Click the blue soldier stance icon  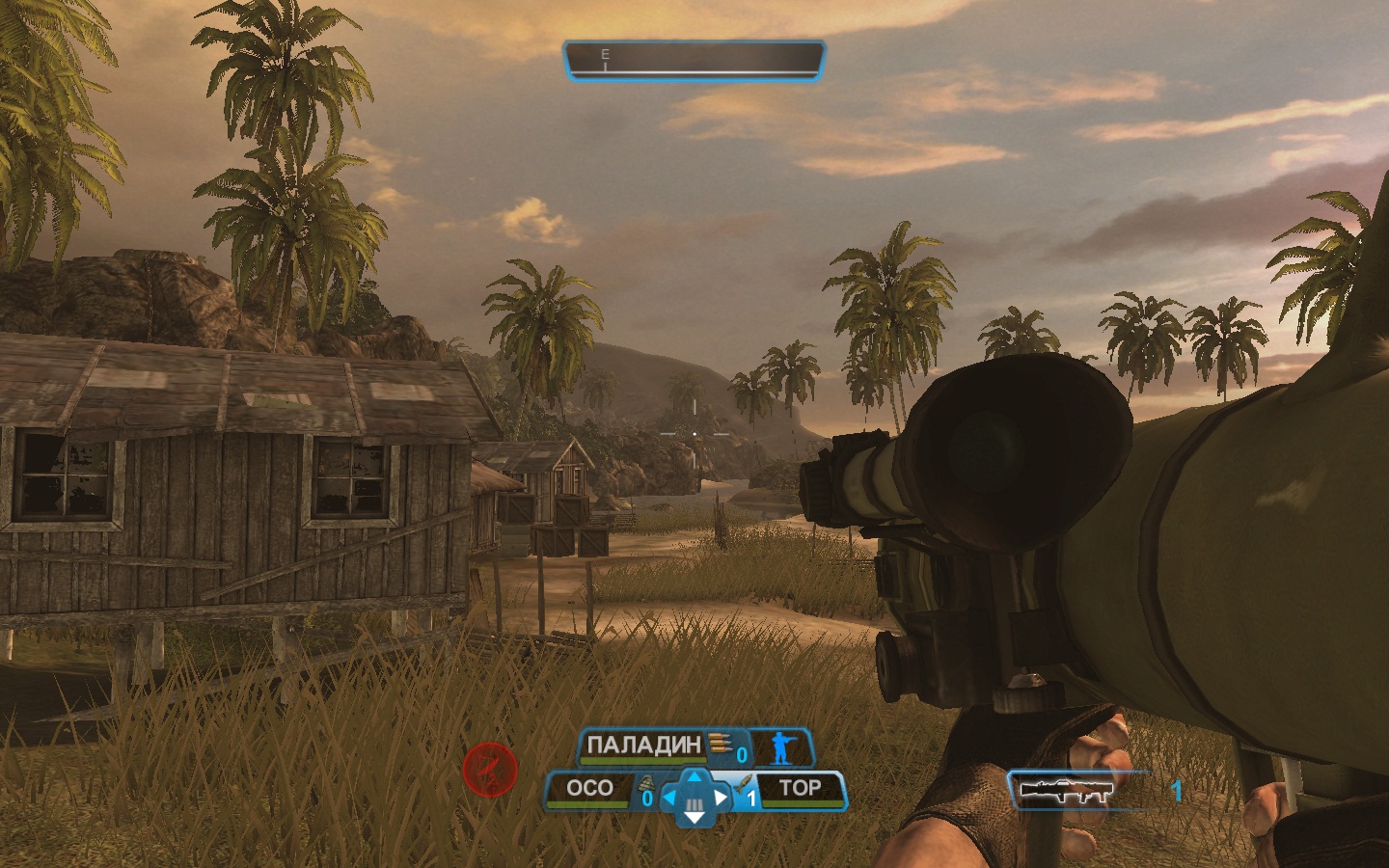[x=780, y=748]
